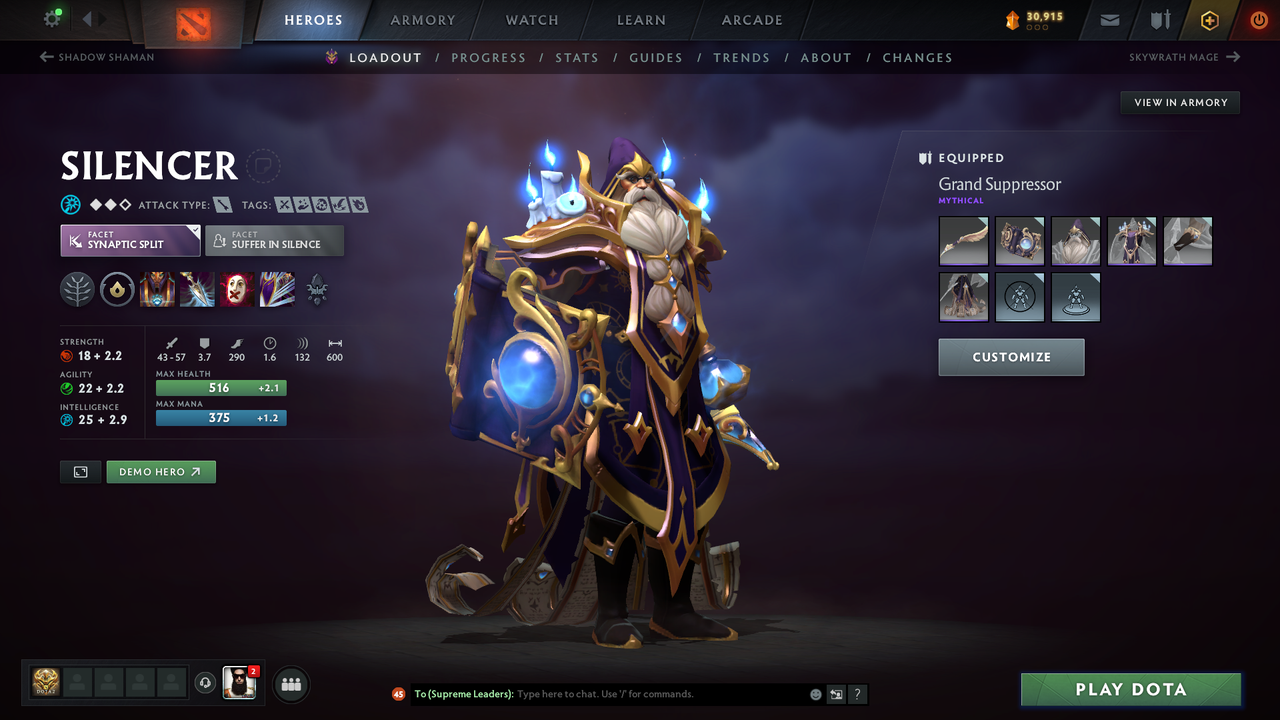
Task: Open the emoticon picker in chat
Action: (814, 693)
